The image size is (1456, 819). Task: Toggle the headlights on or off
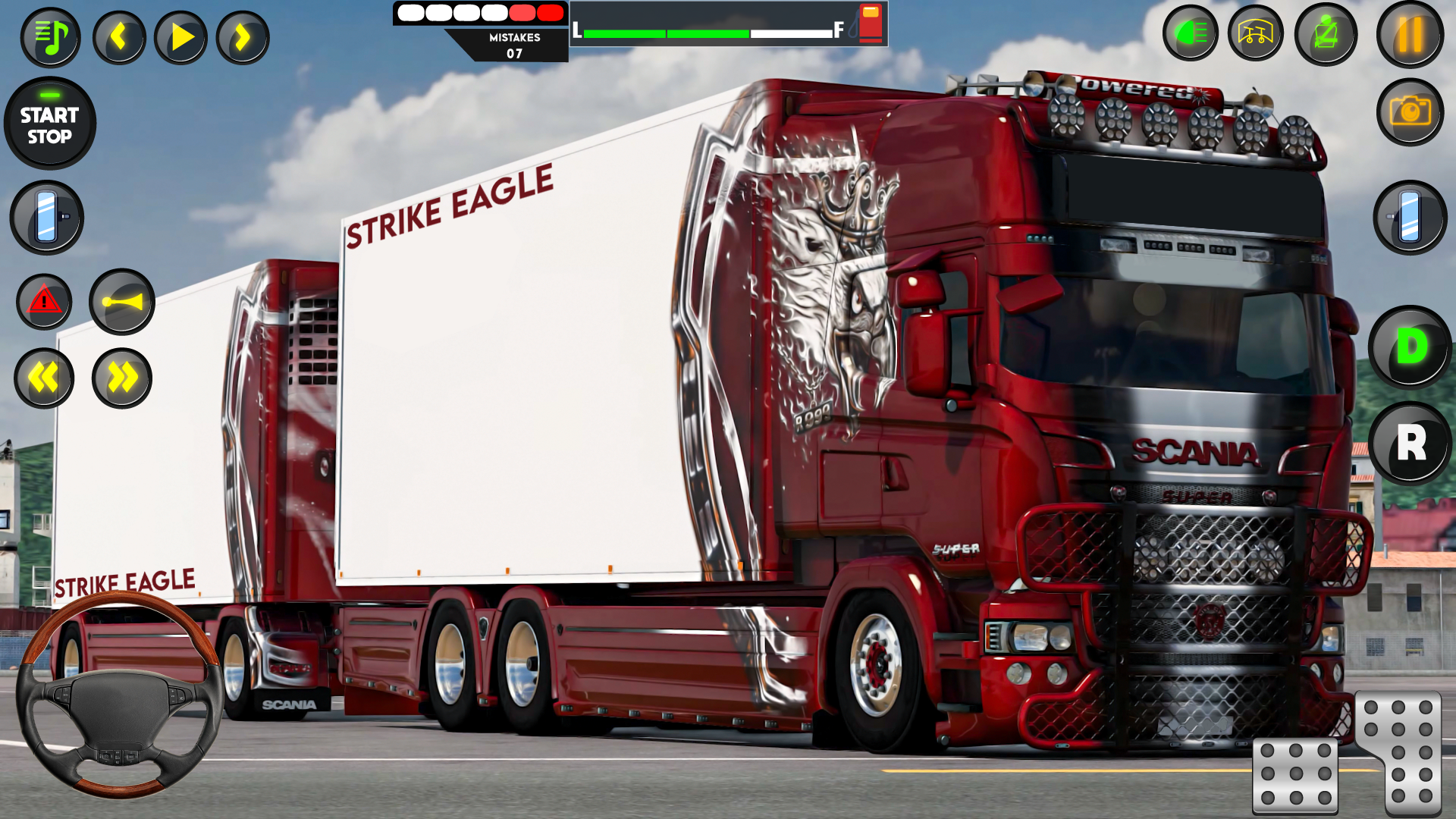pos(1191,33)
